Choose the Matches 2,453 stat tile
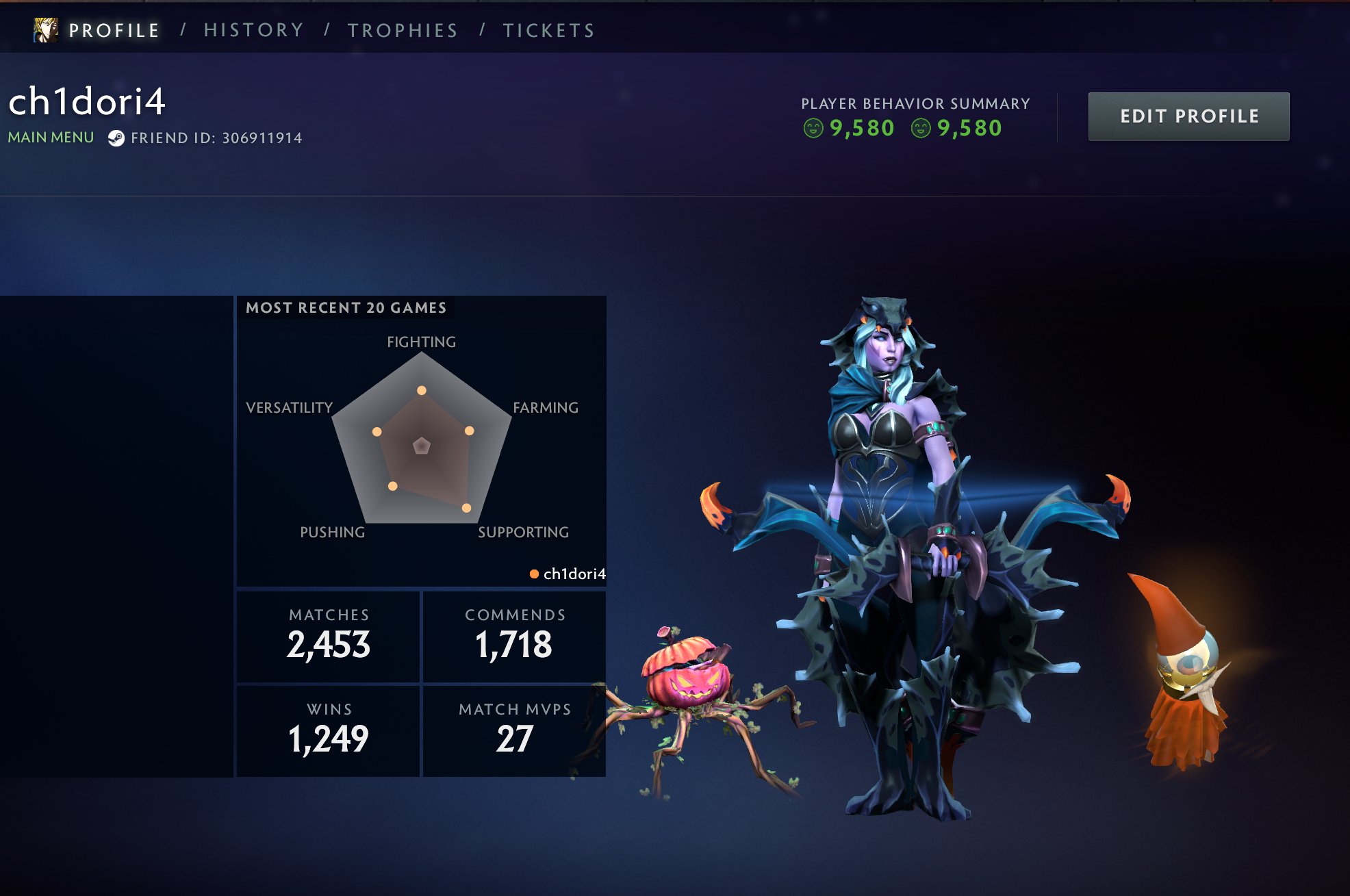The image size is (1350, 896). pyautogui.click(x=329, y=636)
